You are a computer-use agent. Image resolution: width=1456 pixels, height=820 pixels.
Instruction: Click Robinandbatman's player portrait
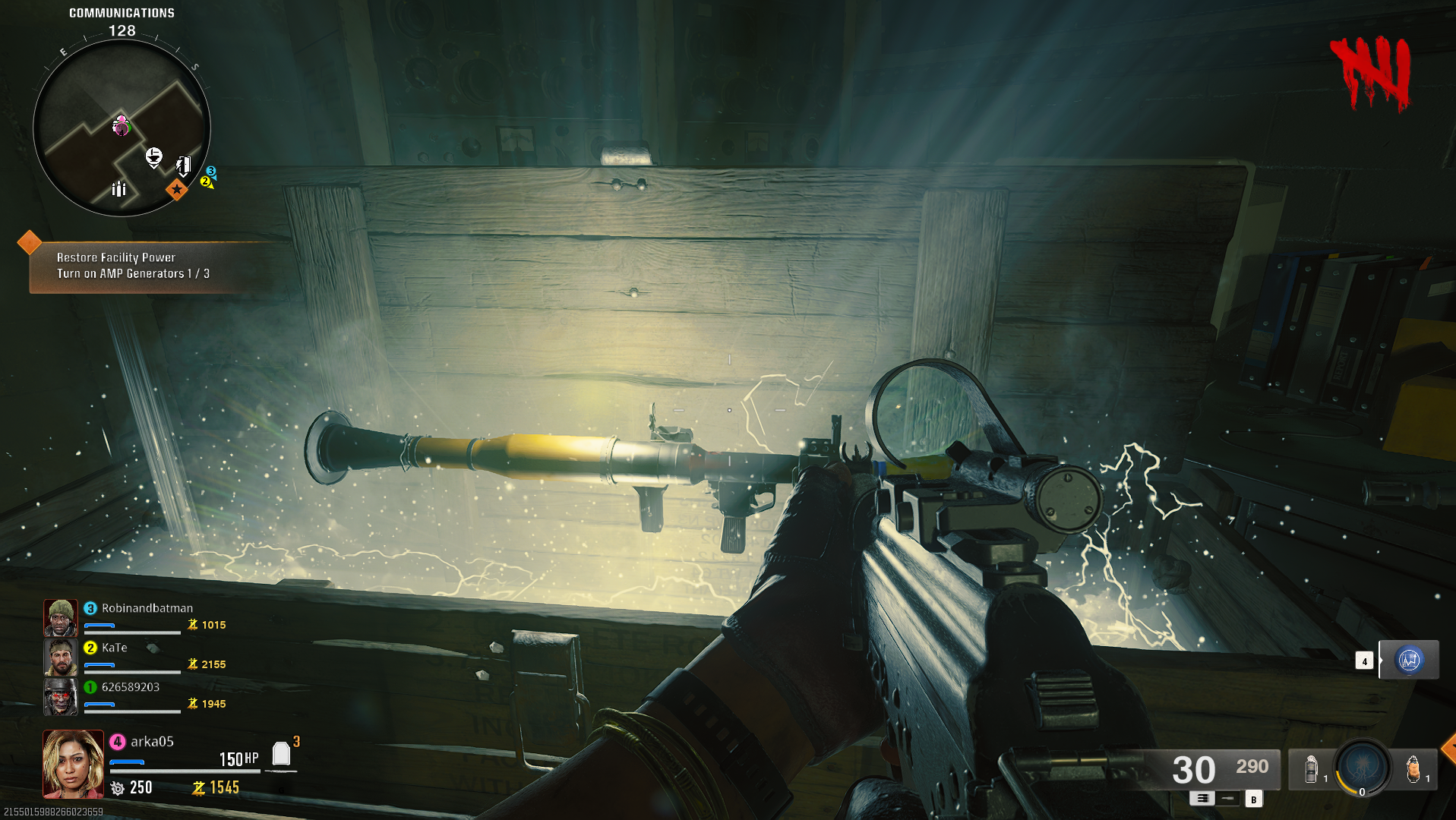click(61, 617)
